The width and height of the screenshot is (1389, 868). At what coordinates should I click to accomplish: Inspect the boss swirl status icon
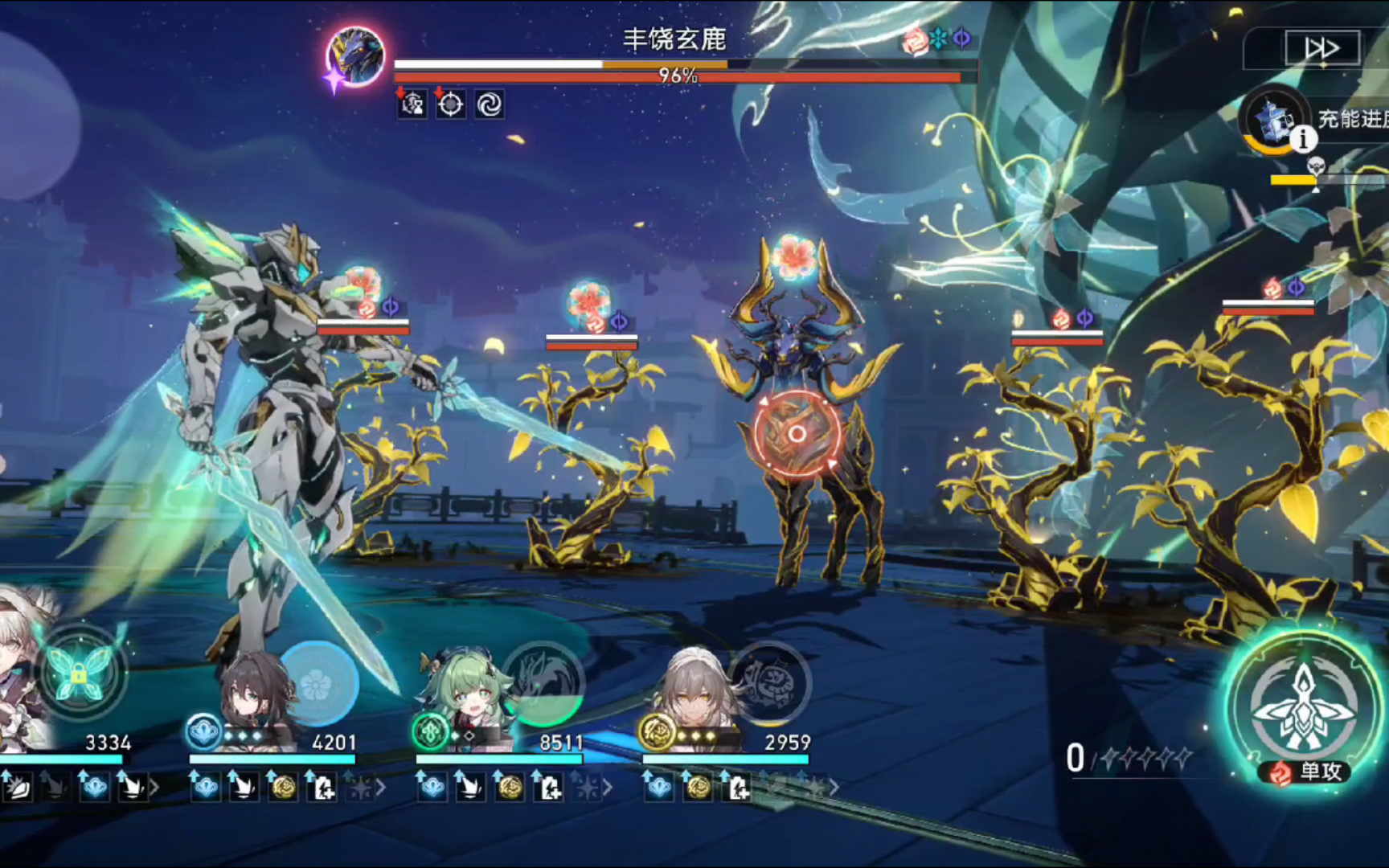point(489,104)
